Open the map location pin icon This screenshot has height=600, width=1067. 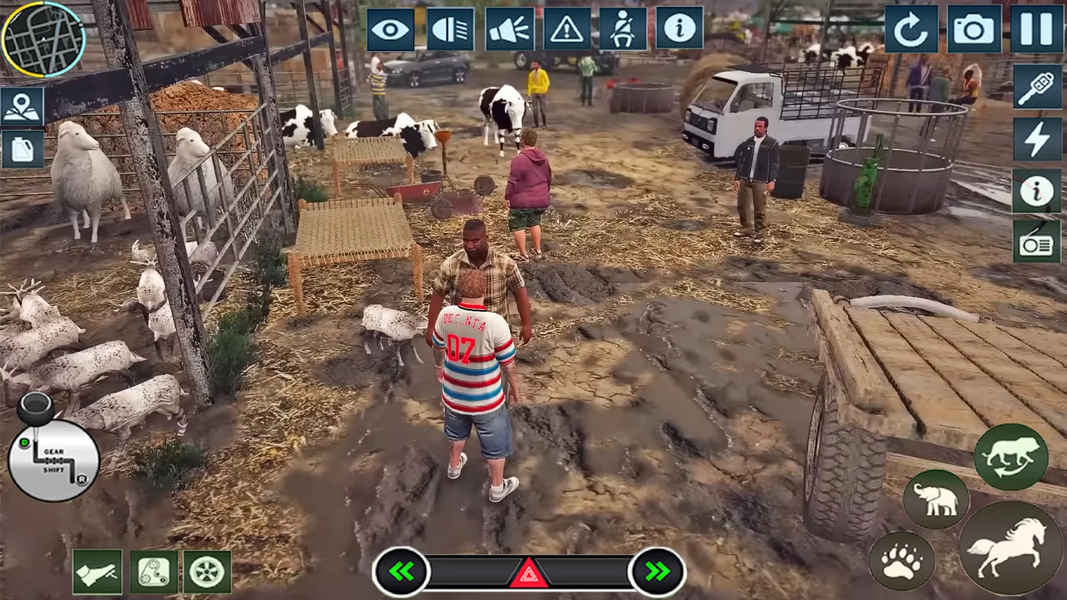coord(22,106)
